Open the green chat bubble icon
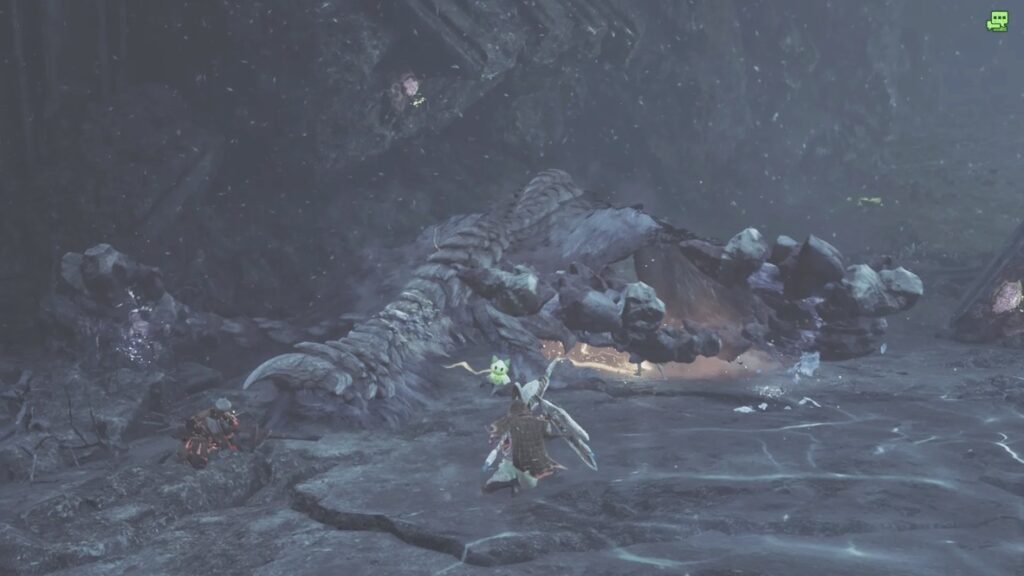Viewport: 1024px width, 576px height. [997, 20]
